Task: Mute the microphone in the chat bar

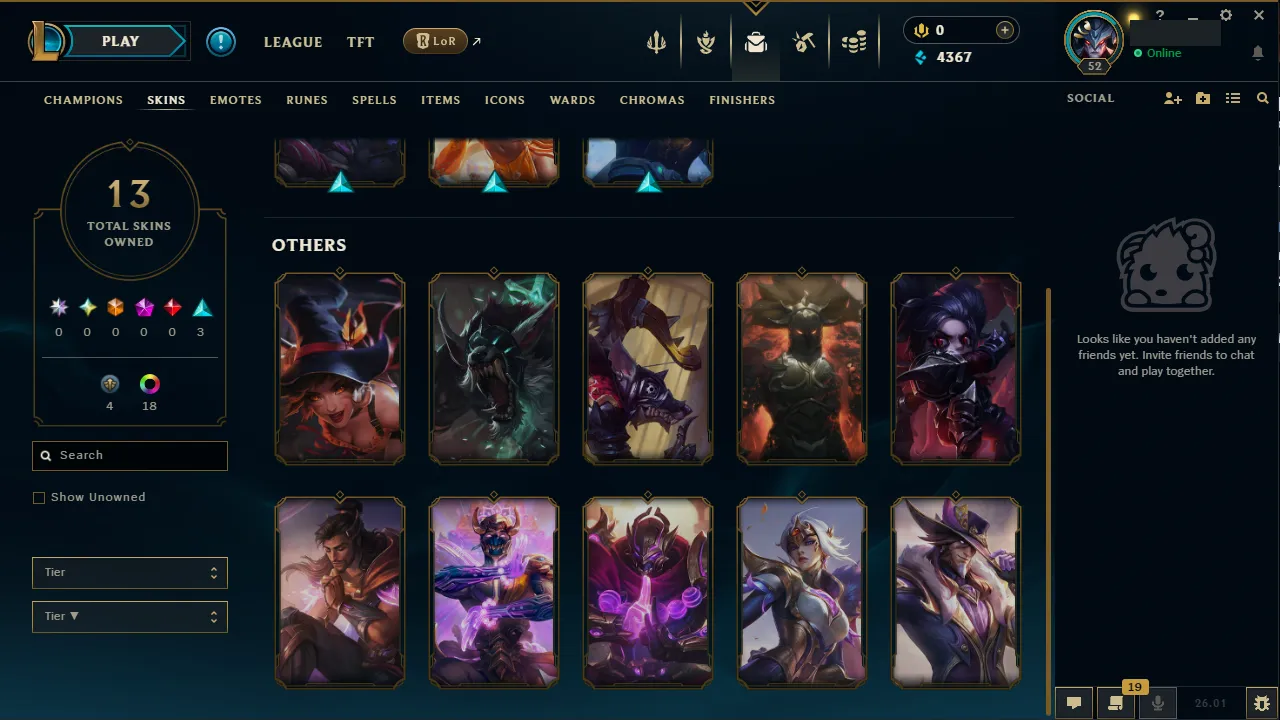Action: 1157,702
